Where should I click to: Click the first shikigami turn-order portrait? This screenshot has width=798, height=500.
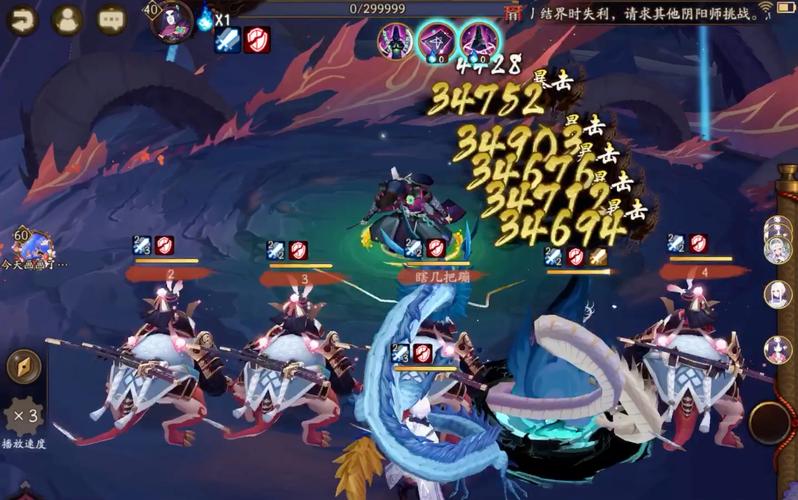pyautogui.click(x=395, y=42)
